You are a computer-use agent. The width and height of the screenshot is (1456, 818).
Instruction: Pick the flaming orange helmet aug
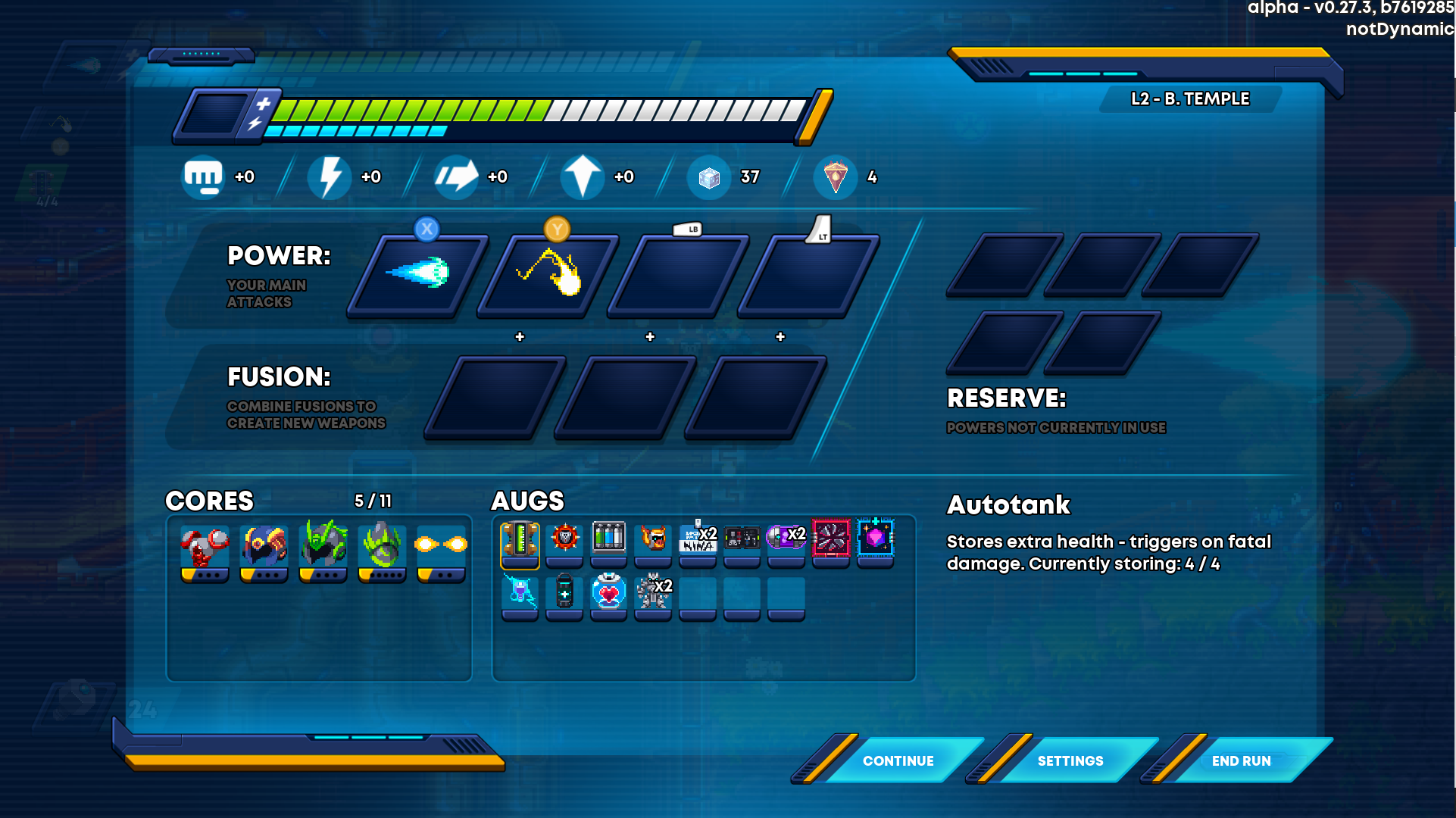[x=653, y=539]
